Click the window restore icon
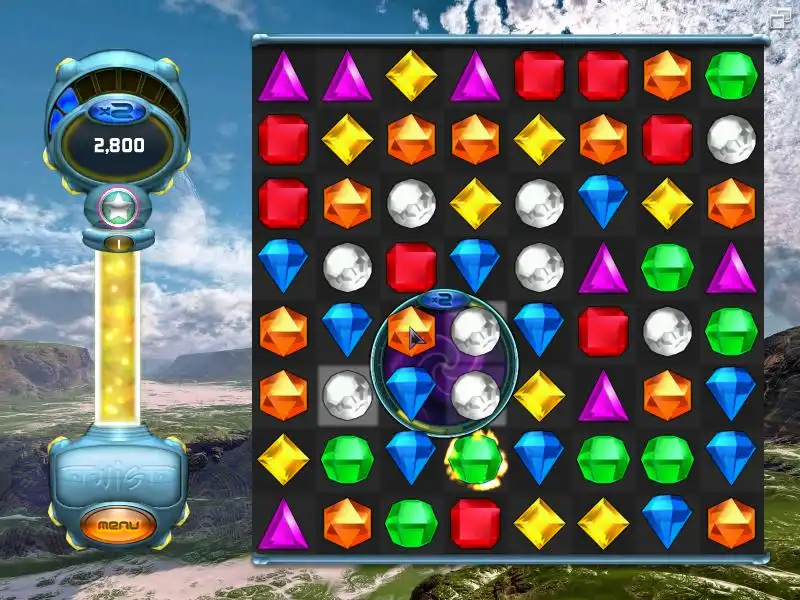This screenshot has width=800, height=600. 780,16
